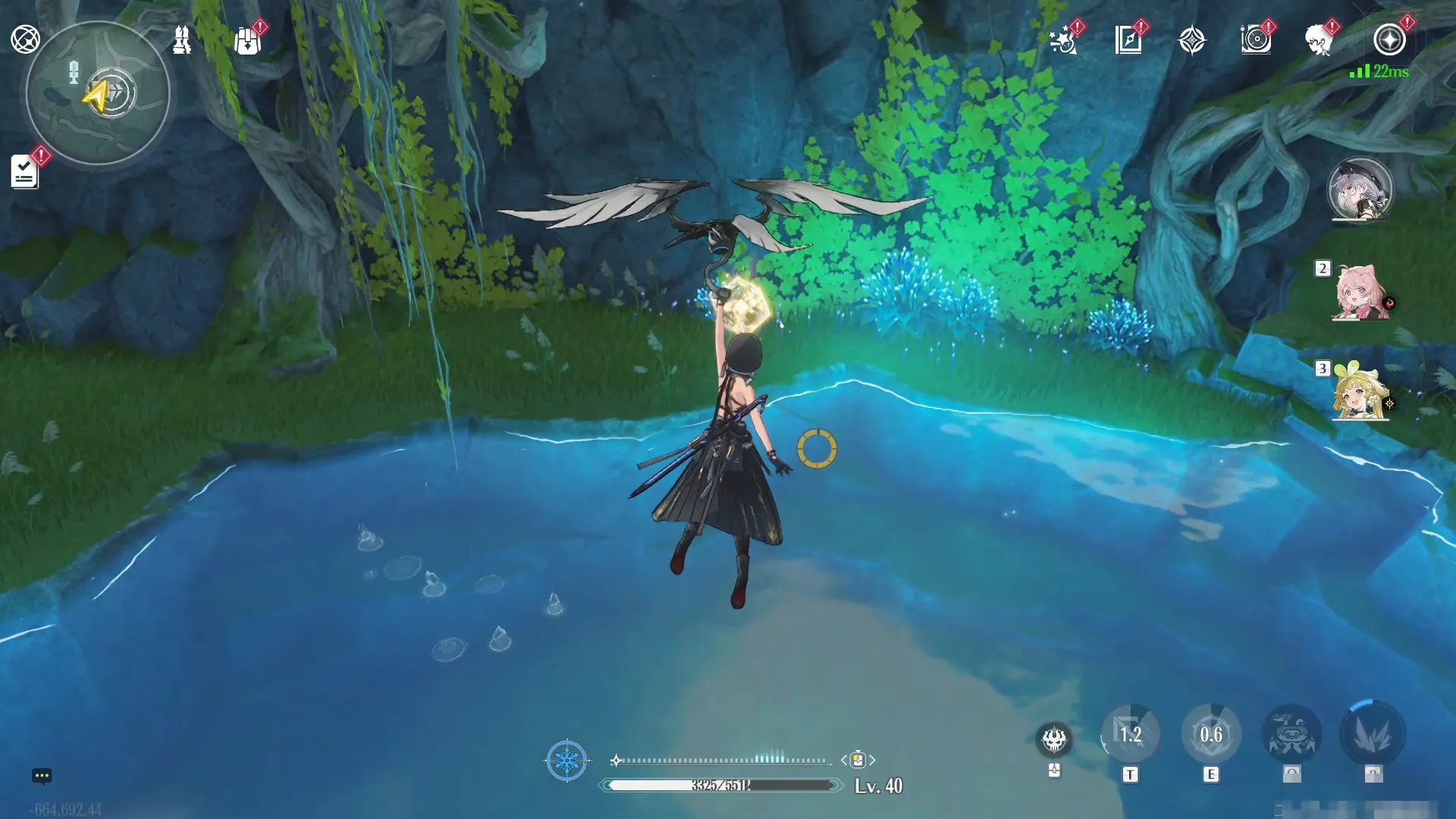Open the chat speech-bubble icon
The width and height of the screenshot is (1456, 819).
coord(42,776)
